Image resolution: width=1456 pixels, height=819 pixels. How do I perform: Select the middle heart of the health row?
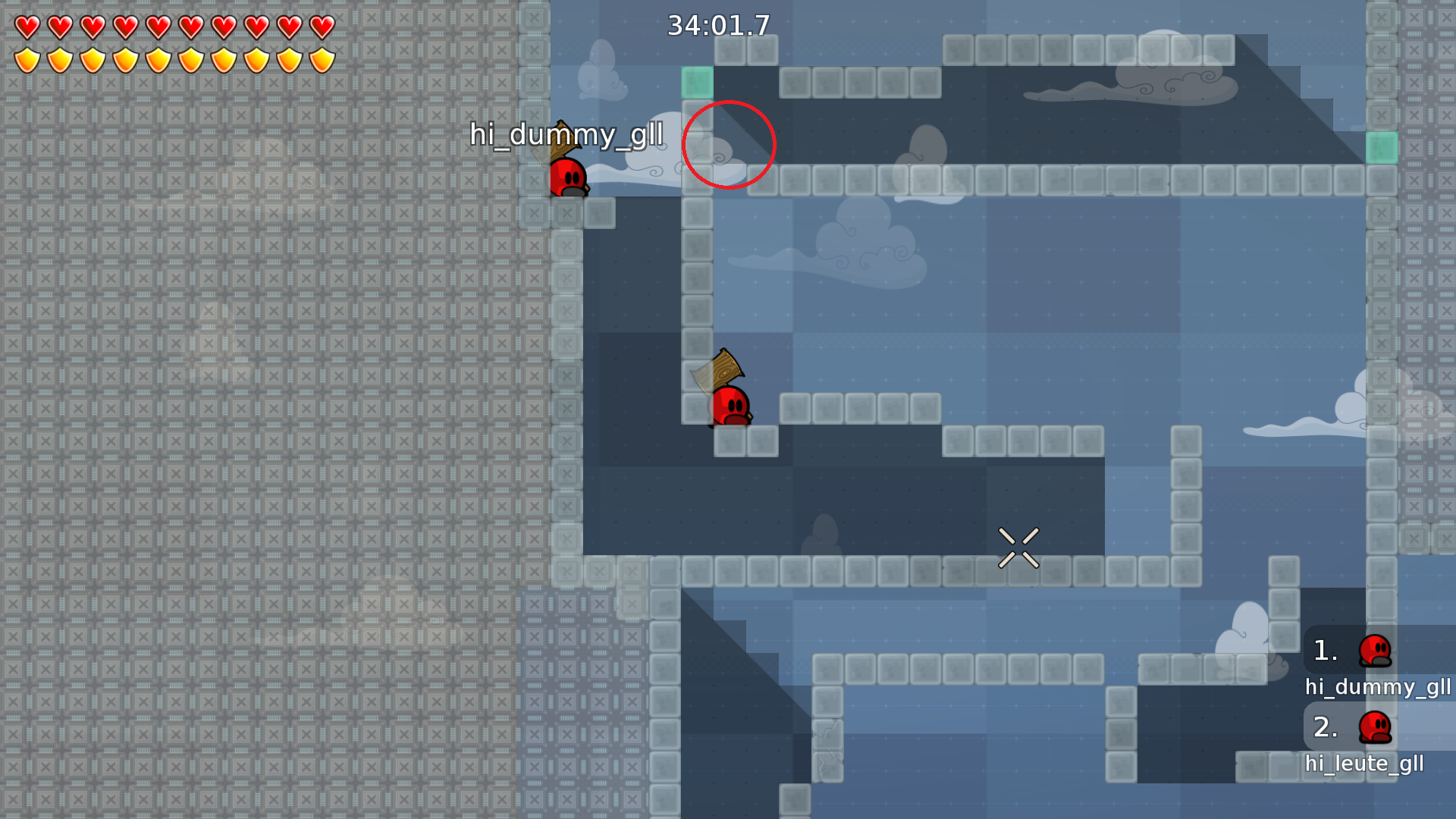point(158,27)
